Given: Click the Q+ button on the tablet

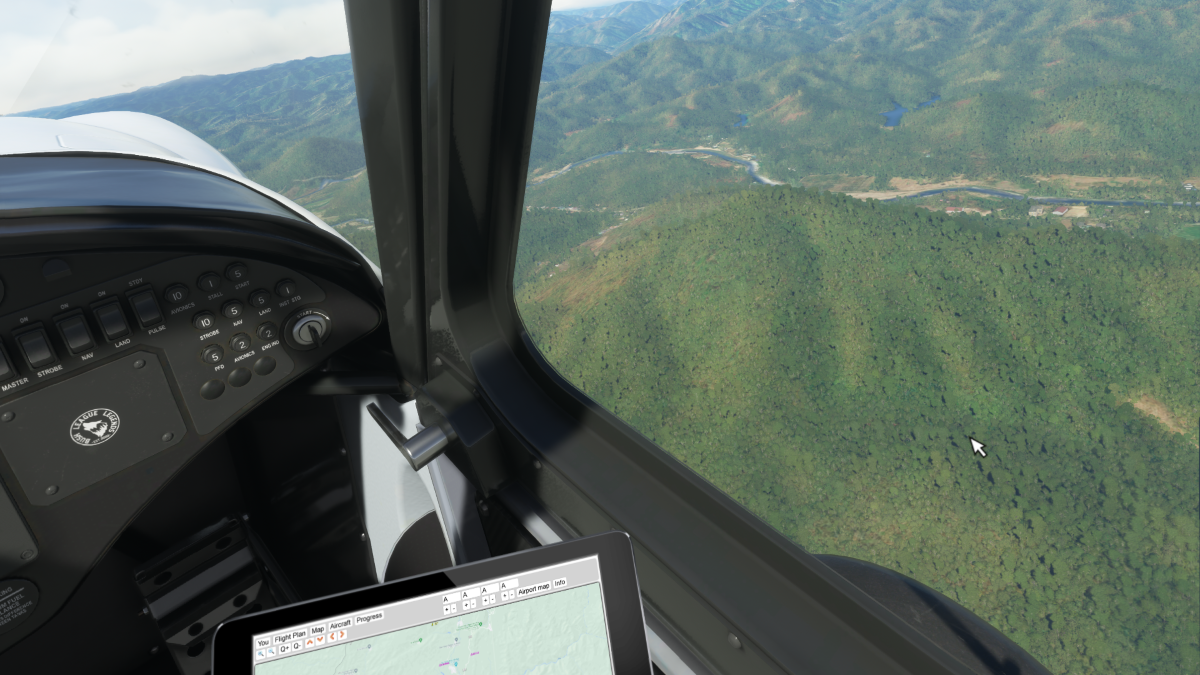Looking at the screenshot, I should tap(285, 648).
